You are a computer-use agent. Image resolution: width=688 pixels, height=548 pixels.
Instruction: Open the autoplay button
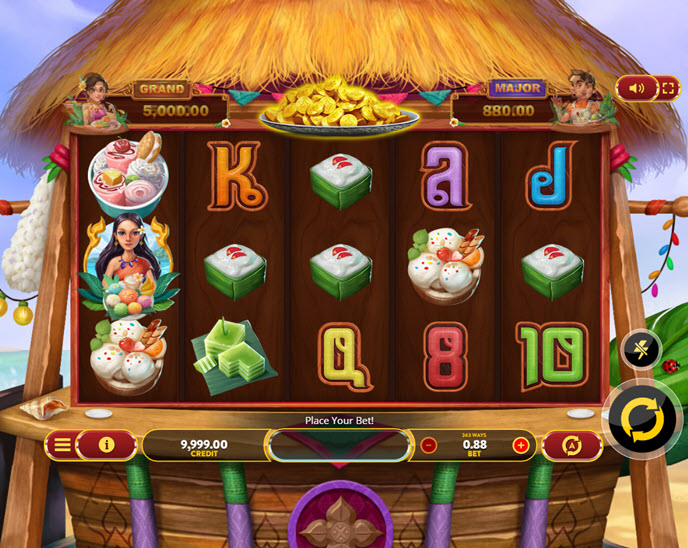pyautogui.click(x=573, y=445)
